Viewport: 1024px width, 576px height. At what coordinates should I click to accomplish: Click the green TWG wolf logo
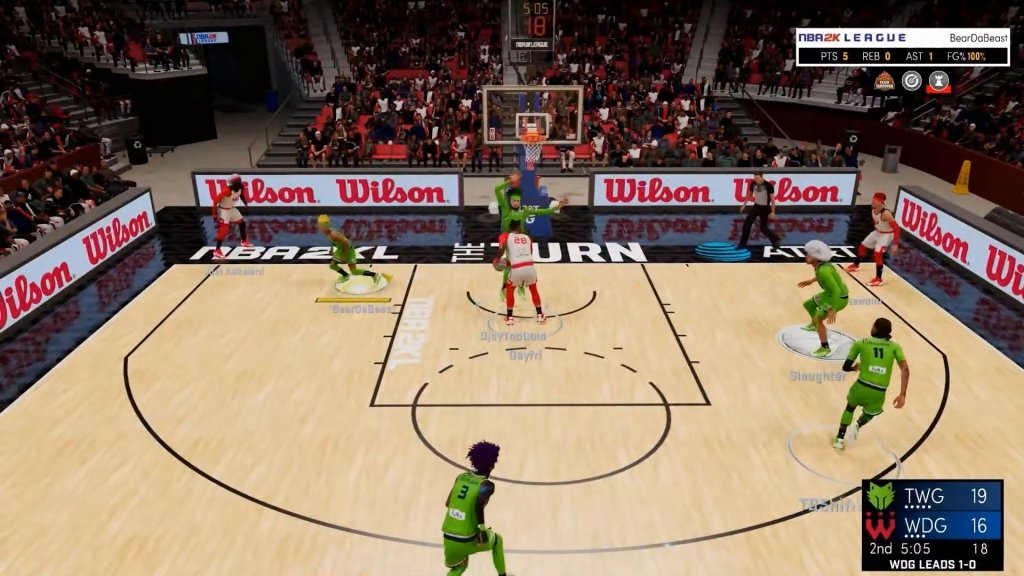881,496
